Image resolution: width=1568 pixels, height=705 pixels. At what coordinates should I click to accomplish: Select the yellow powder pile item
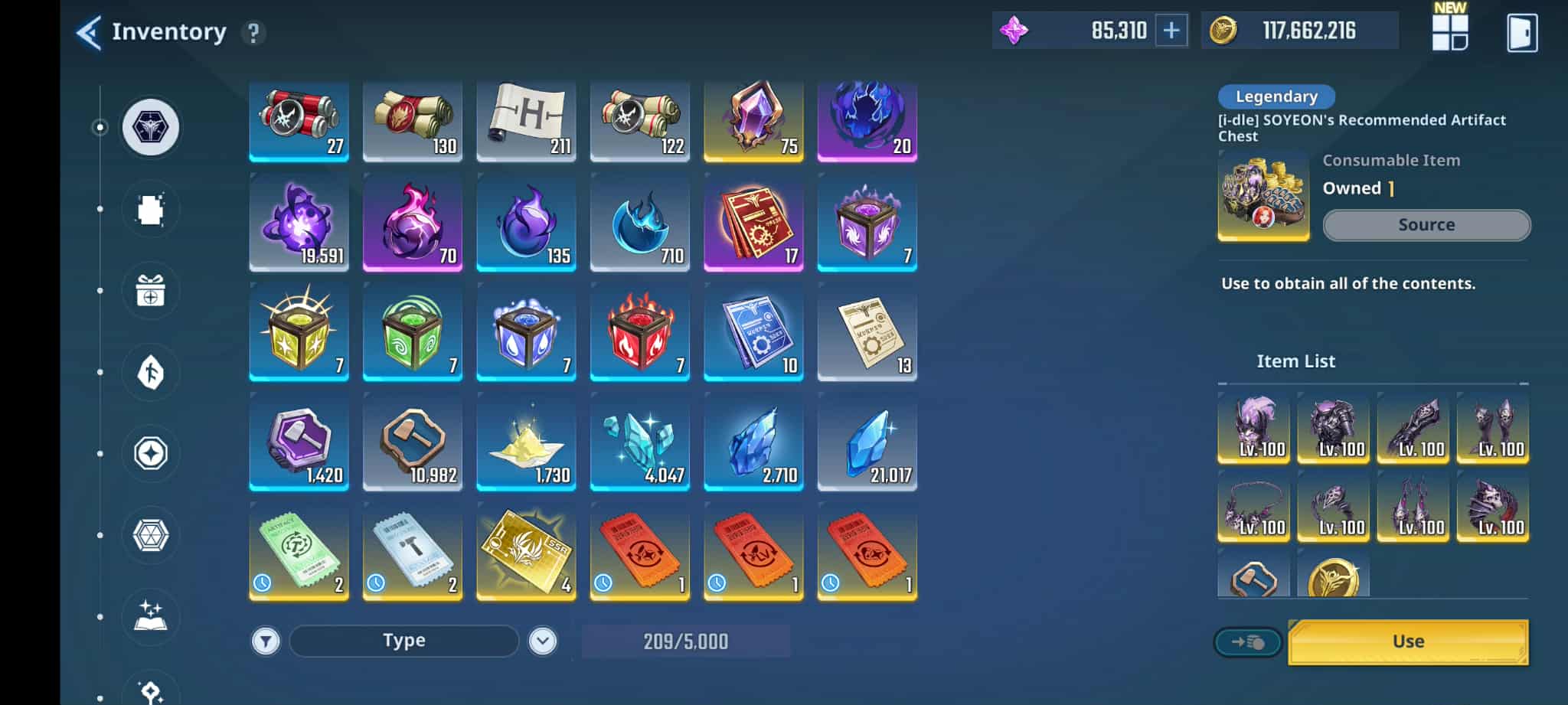(x=526, y=442)
